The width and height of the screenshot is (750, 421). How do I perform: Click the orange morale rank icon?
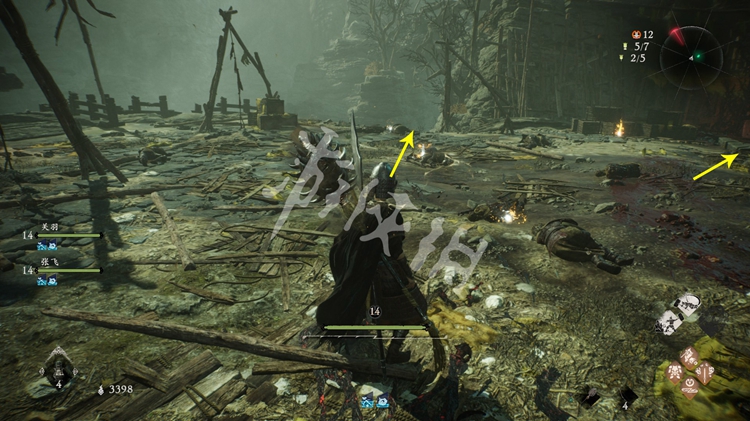point(634,34)
